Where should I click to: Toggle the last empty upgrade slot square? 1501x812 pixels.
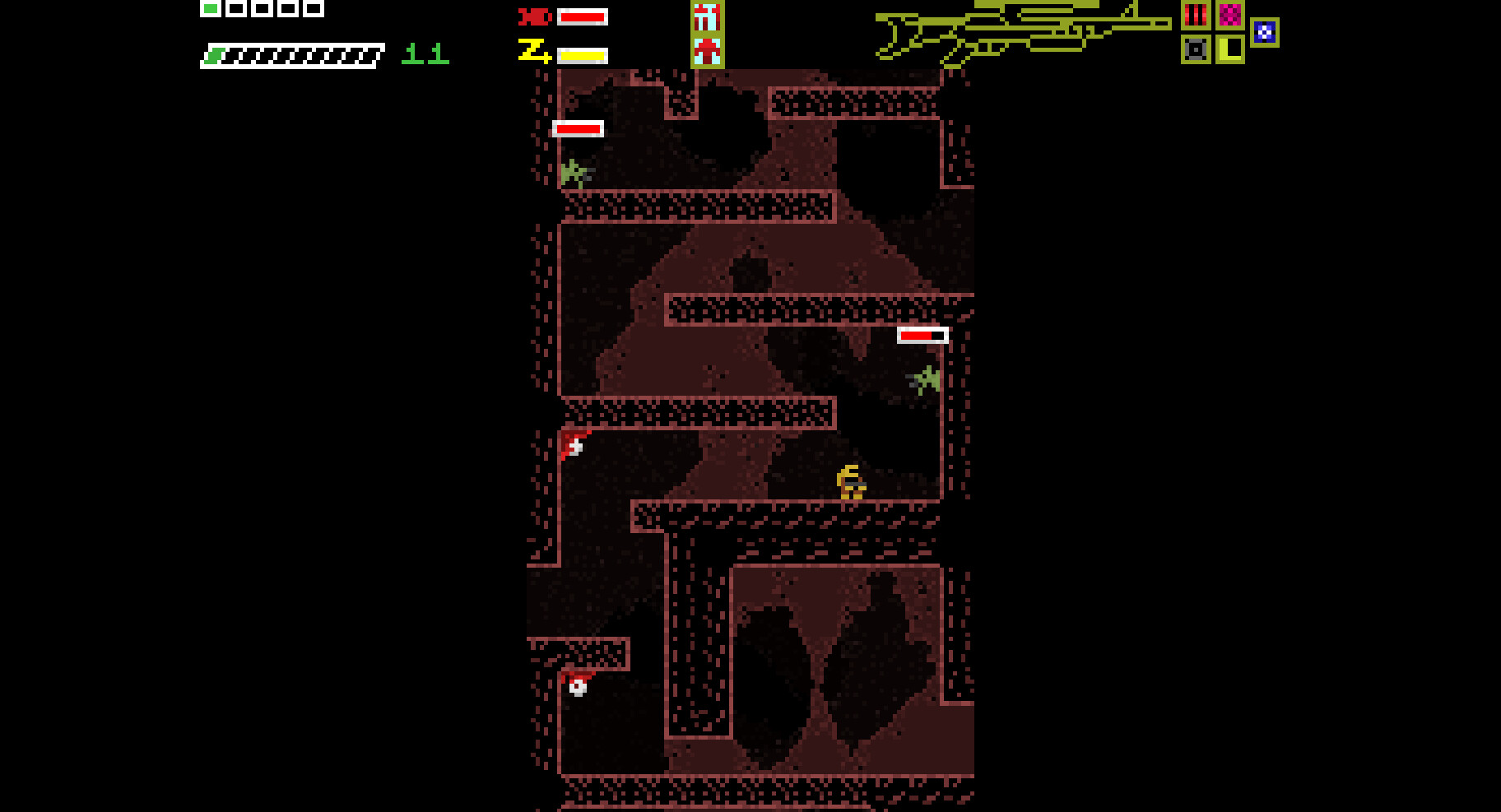pos(314,8)
